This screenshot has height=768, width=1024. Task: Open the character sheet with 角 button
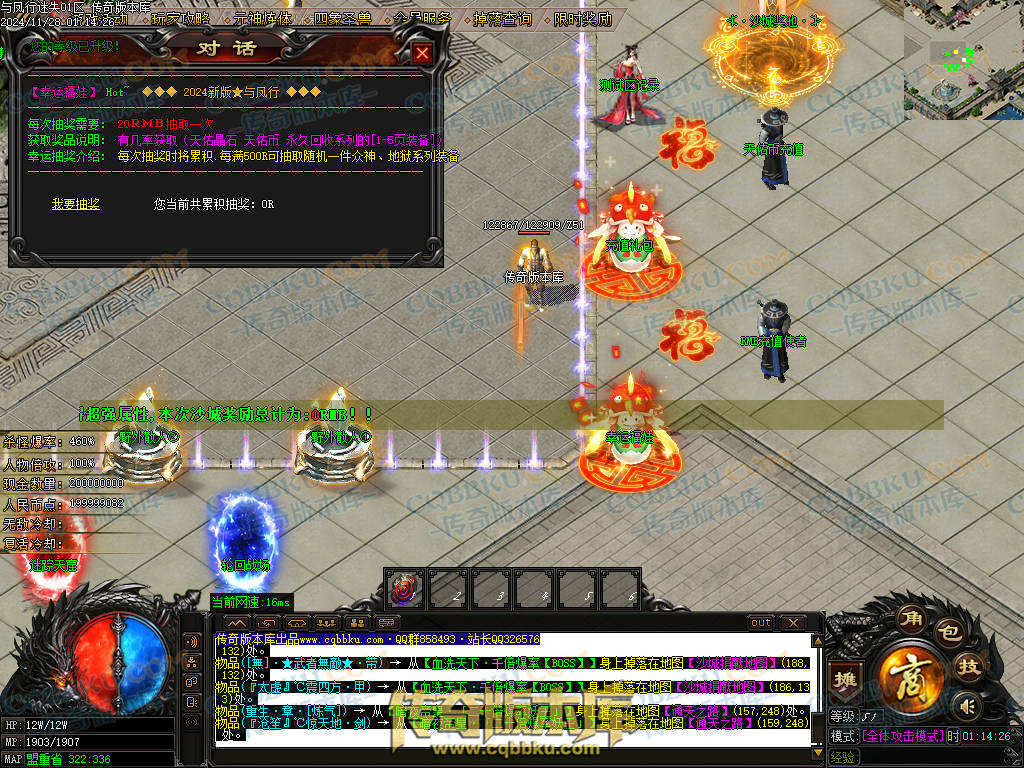point(909,616)
